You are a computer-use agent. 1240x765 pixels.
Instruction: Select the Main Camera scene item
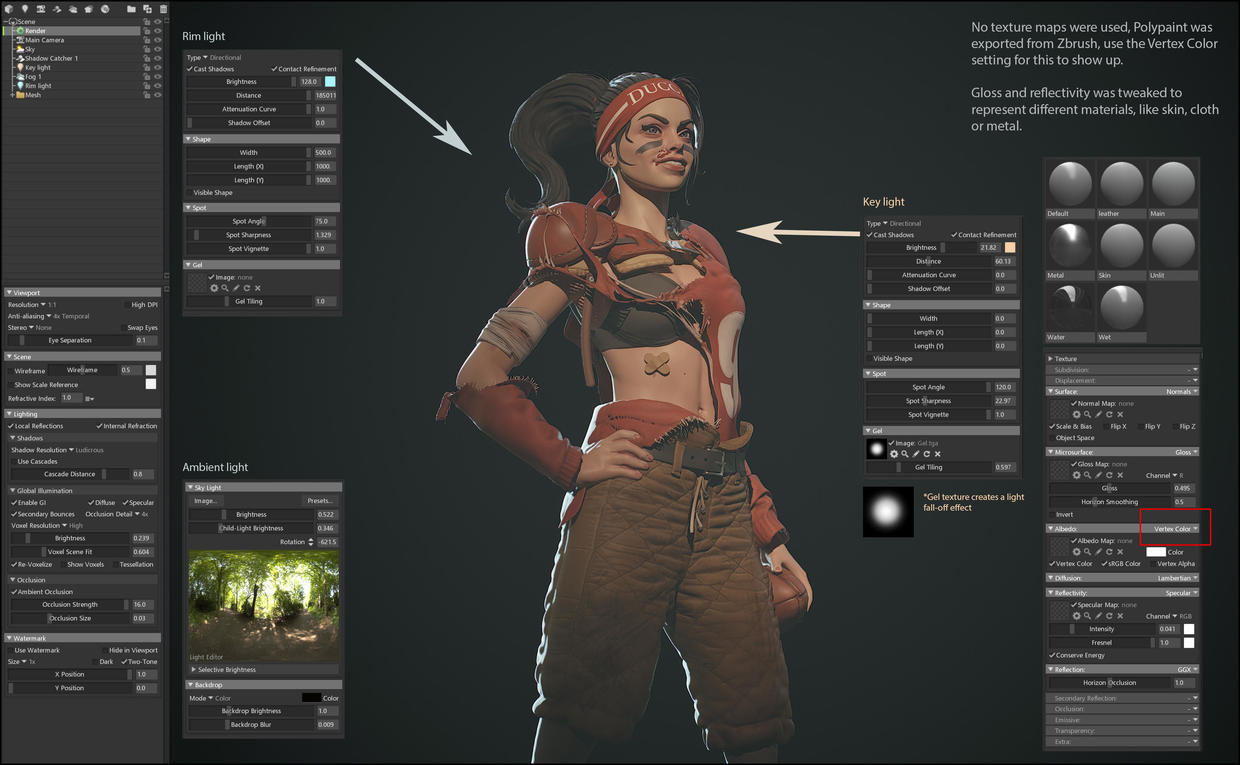point(45,40)
